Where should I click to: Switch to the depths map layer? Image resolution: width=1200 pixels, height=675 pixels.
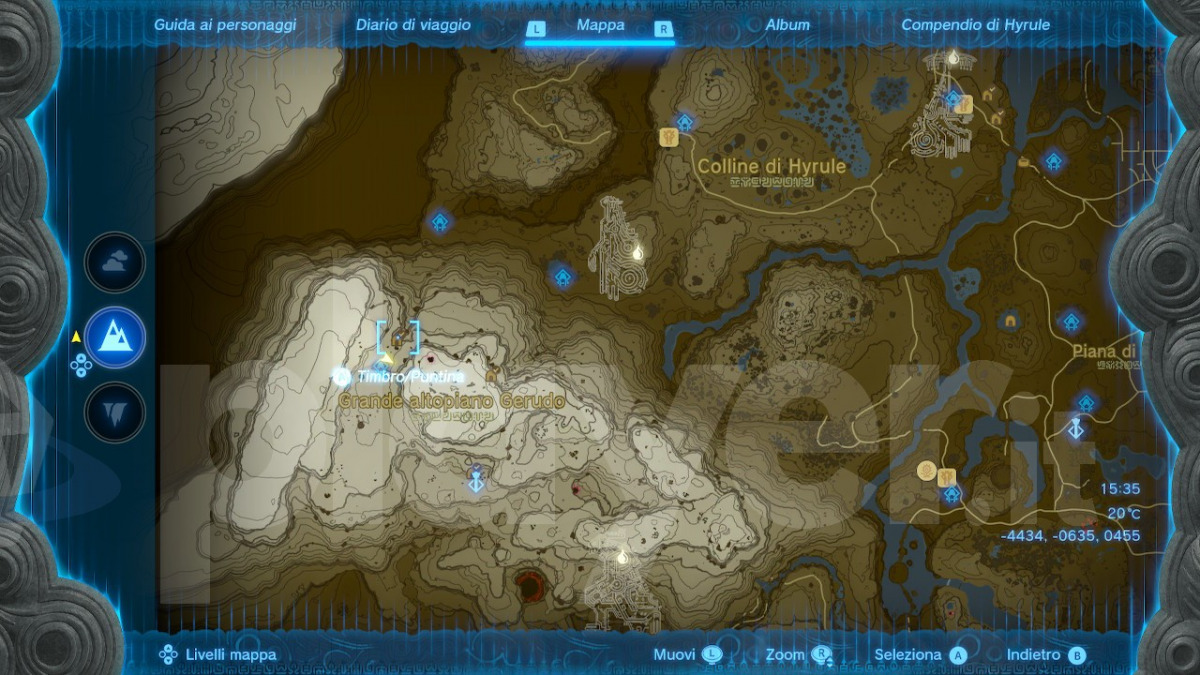115,412
